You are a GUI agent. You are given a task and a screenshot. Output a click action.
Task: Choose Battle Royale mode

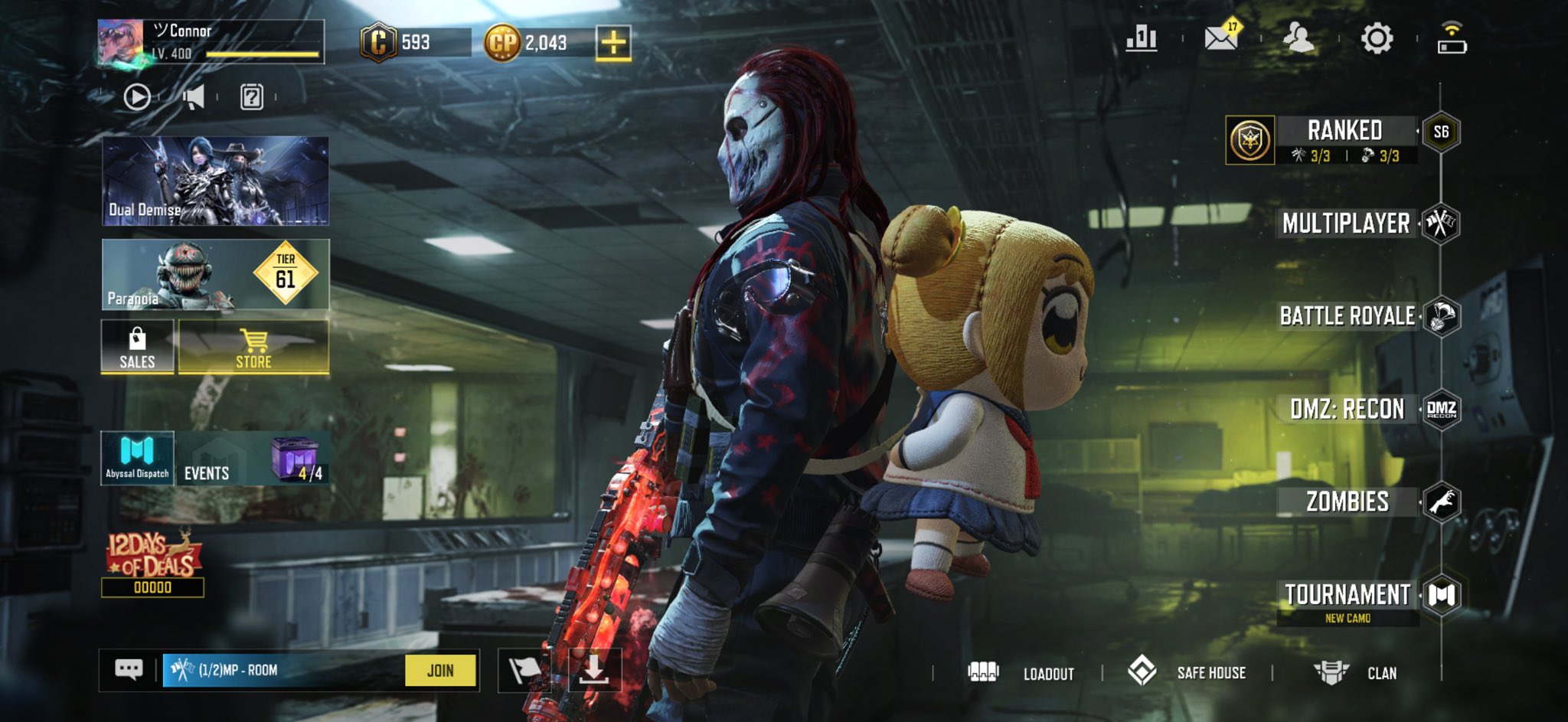coord(1347,316)
